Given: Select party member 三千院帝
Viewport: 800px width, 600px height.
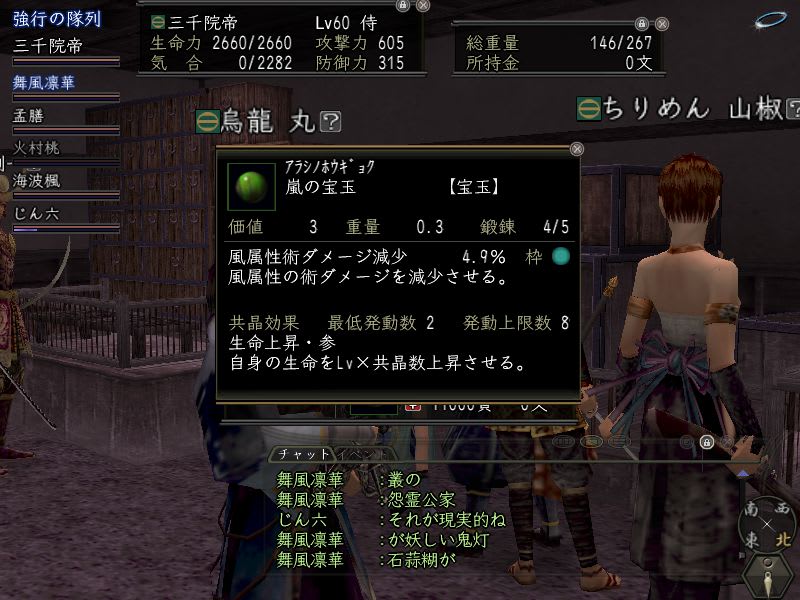Looking at the screenshot, I should [x=48, y=46].
